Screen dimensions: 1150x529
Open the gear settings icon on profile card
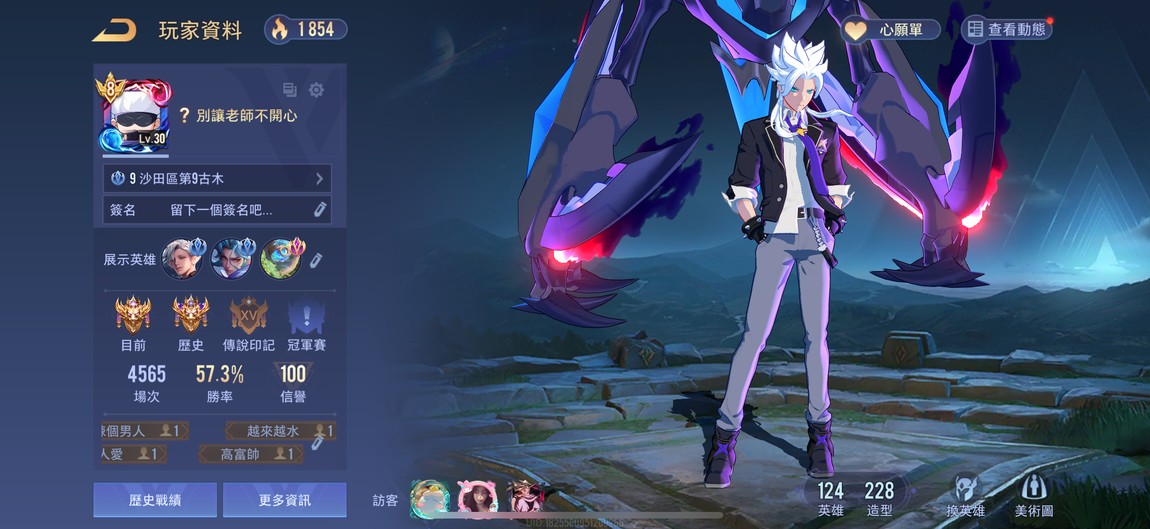click(316, 90)
